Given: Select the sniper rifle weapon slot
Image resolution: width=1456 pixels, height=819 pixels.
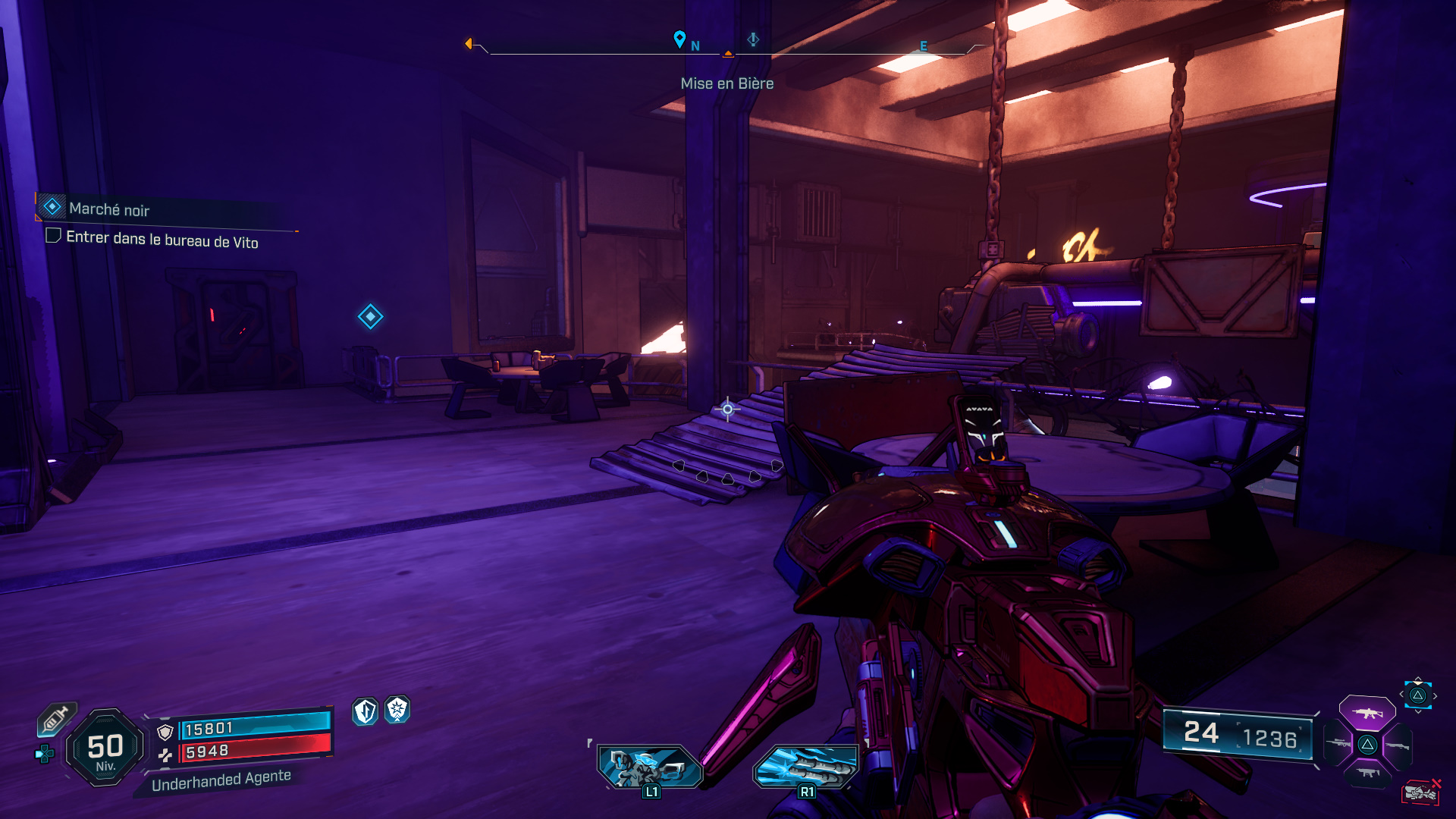Looking at the screenshot, I should point(1338,743).
